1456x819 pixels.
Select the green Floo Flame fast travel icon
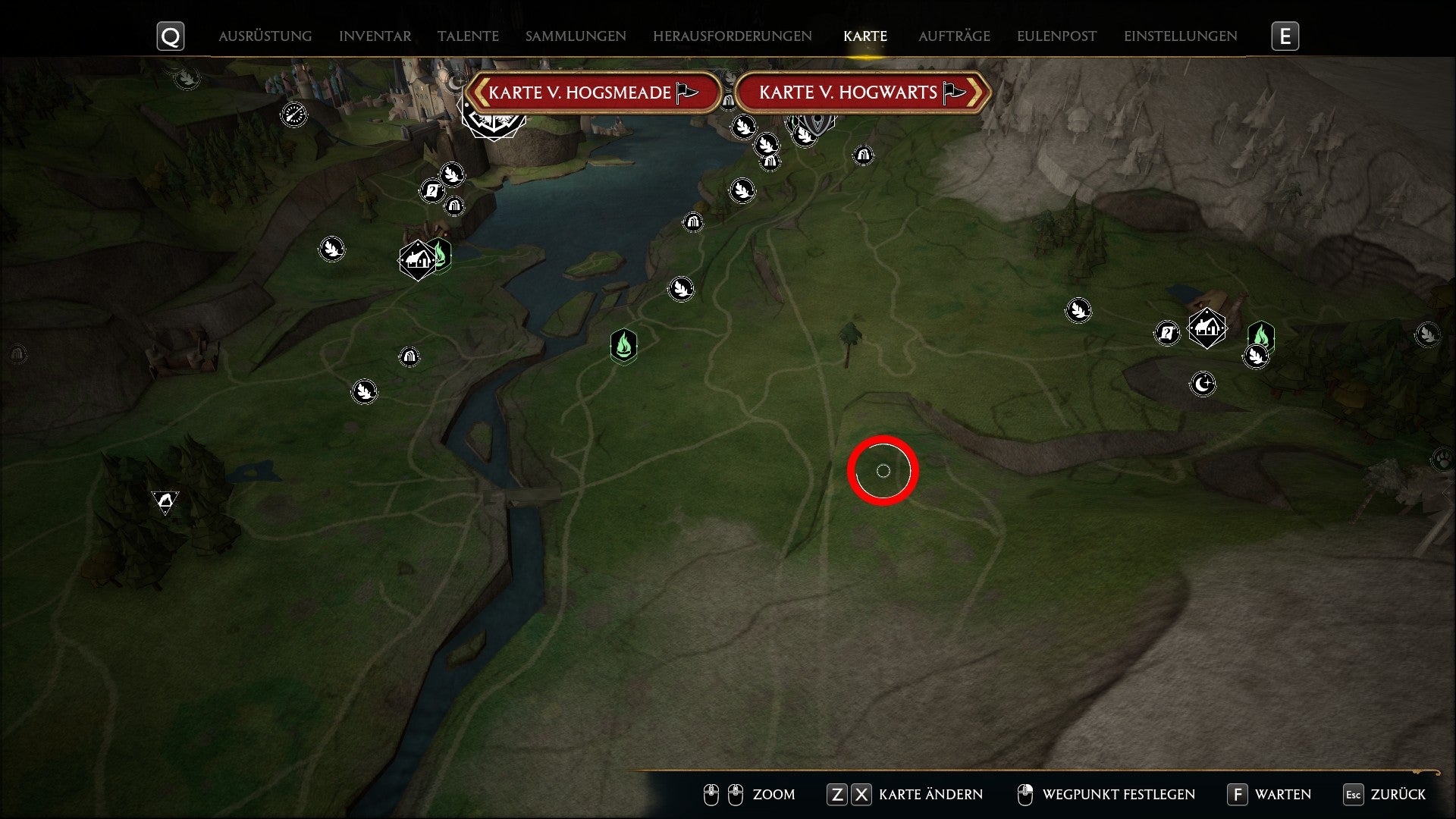[x=623, y=347]
